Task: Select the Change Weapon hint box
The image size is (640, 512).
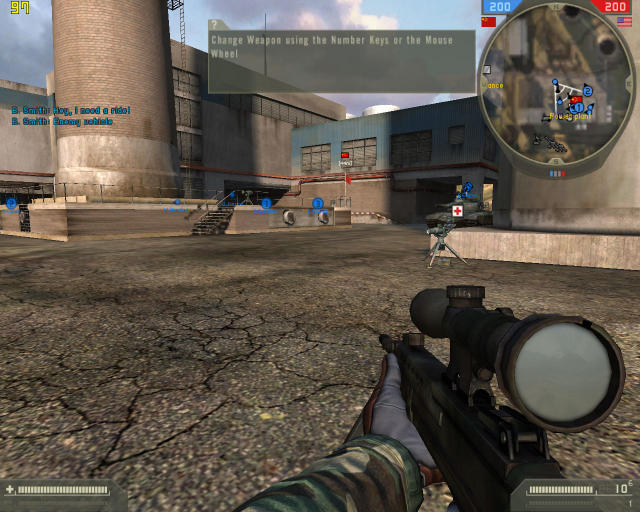Action: (x=340, y=58)
